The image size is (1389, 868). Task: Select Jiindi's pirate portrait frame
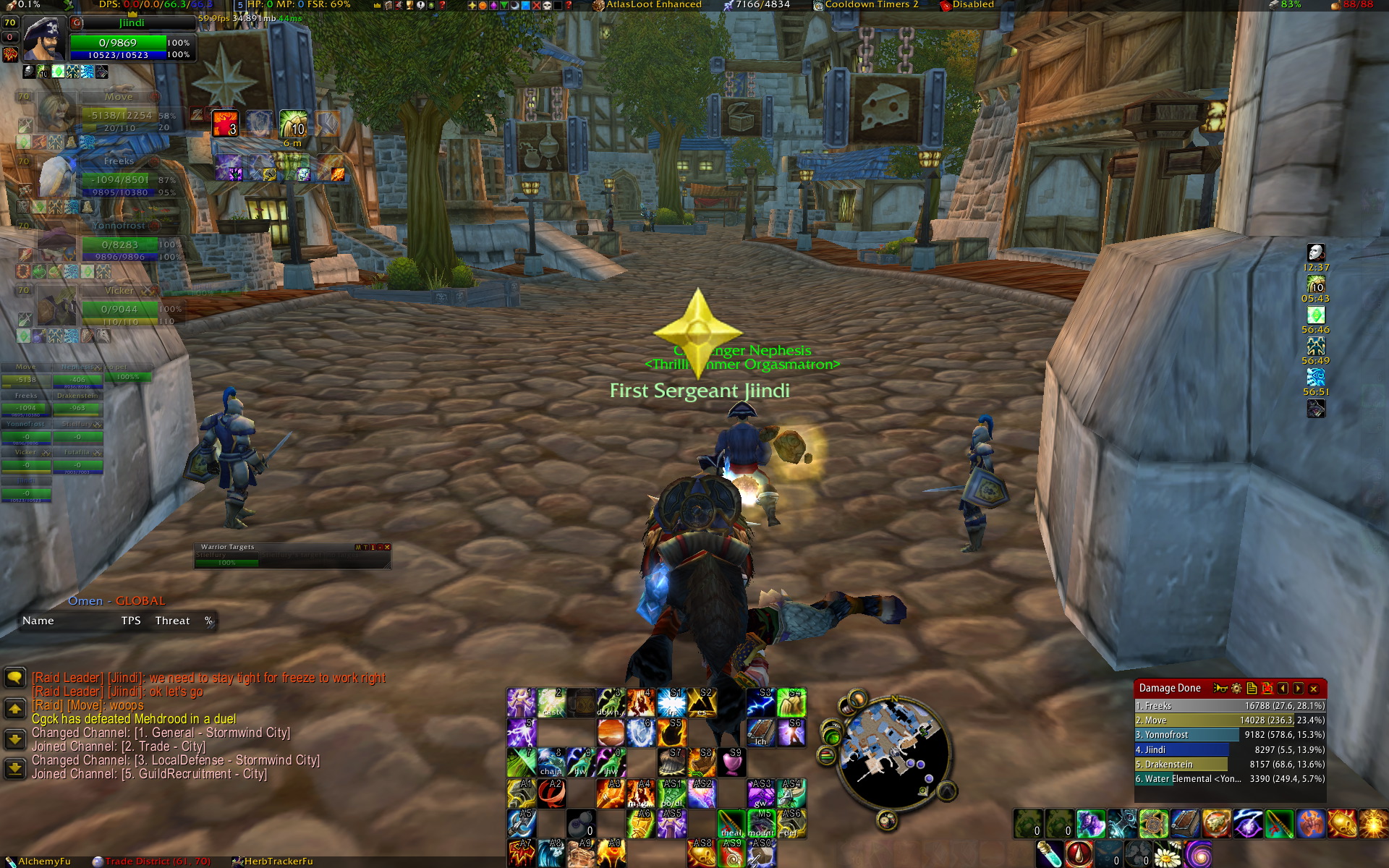44,38
